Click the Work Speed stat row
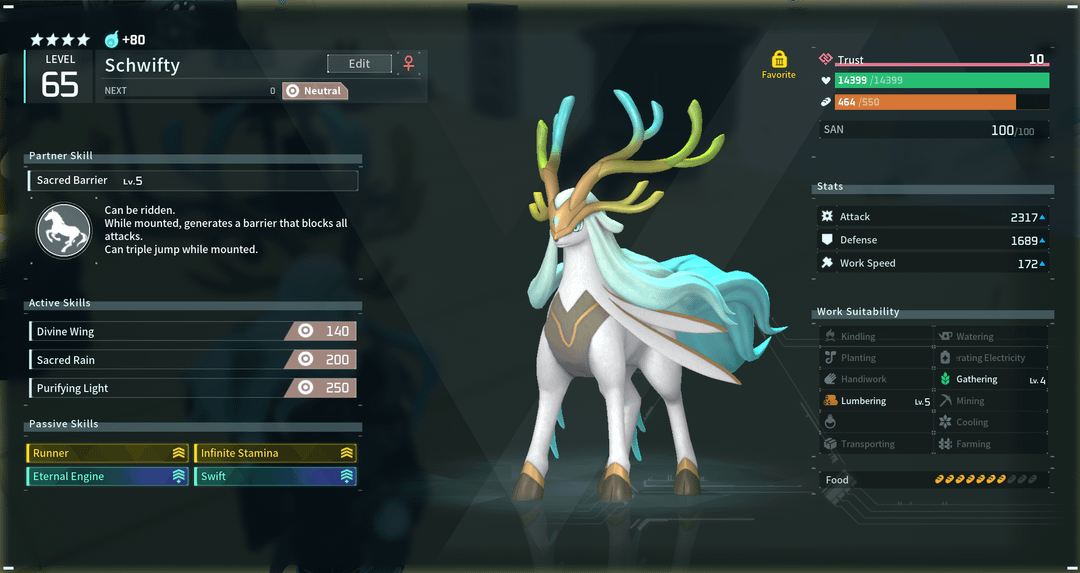This screenshot has height=573, width=1080. [933, 264]
